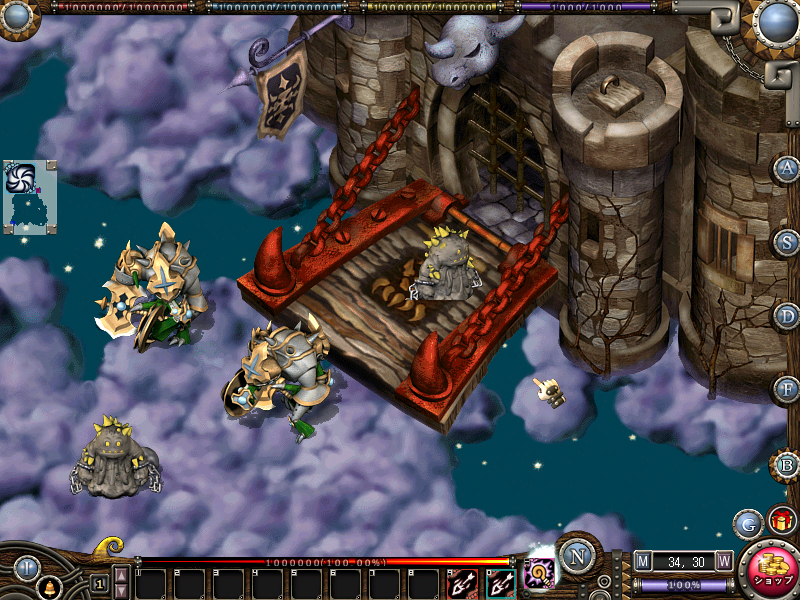Open the gear-rimmed B button

787,465
